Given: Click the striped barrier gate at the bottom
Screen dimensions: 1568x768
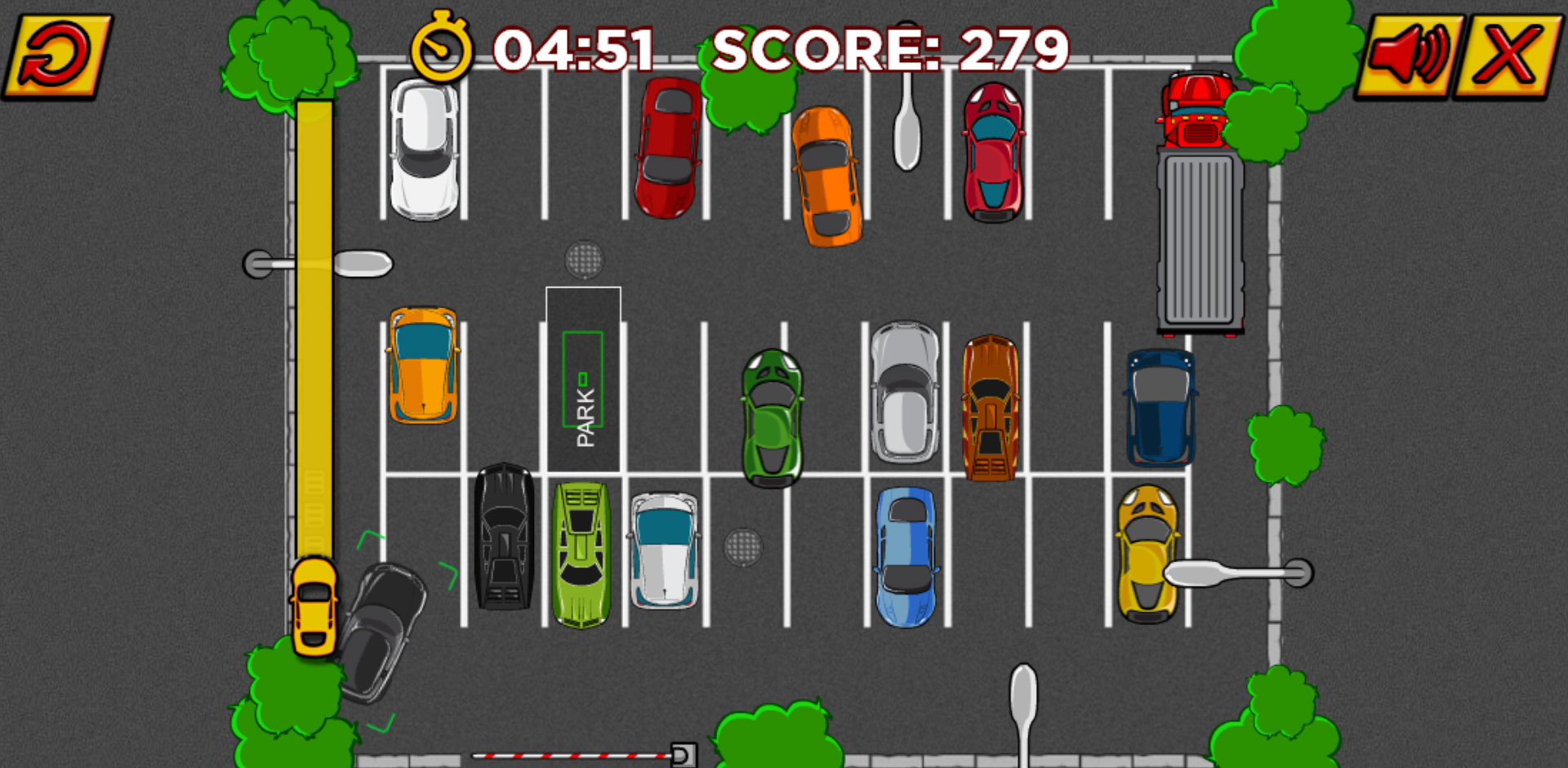Looking at the screenshot, I should point(572,756).
